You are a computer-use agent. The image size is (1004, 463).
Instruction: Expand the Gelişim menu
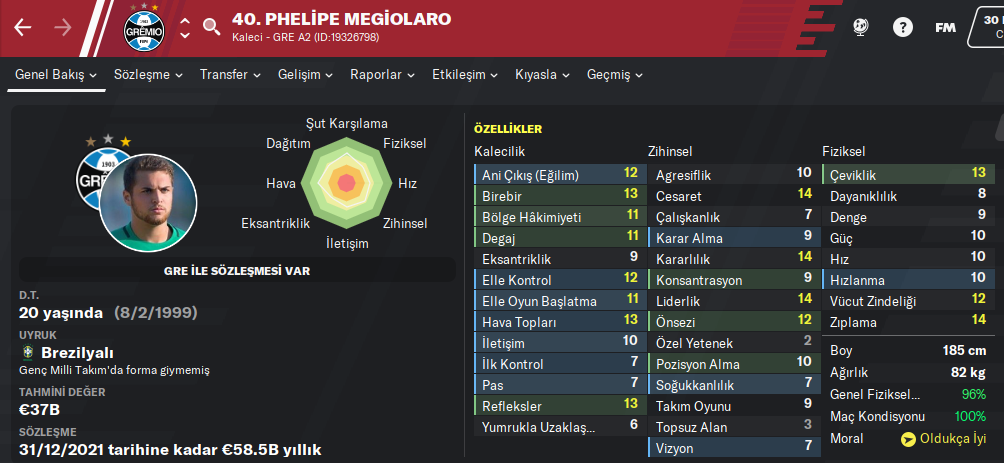(305, 75)
